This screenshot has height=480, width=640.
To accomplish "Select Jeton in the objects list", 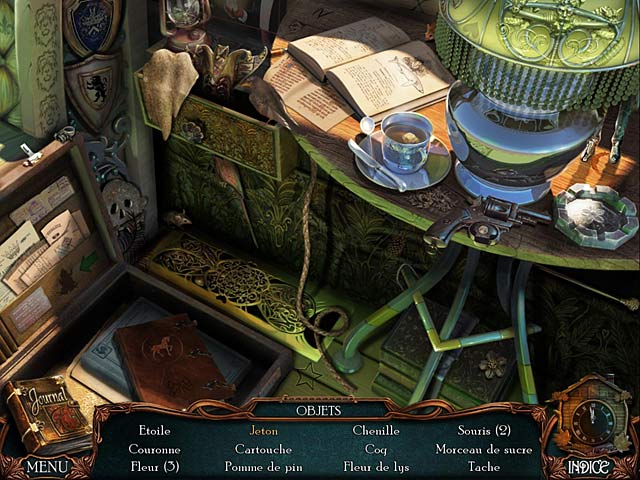I will pyautogui.click(x=264, y=431).
